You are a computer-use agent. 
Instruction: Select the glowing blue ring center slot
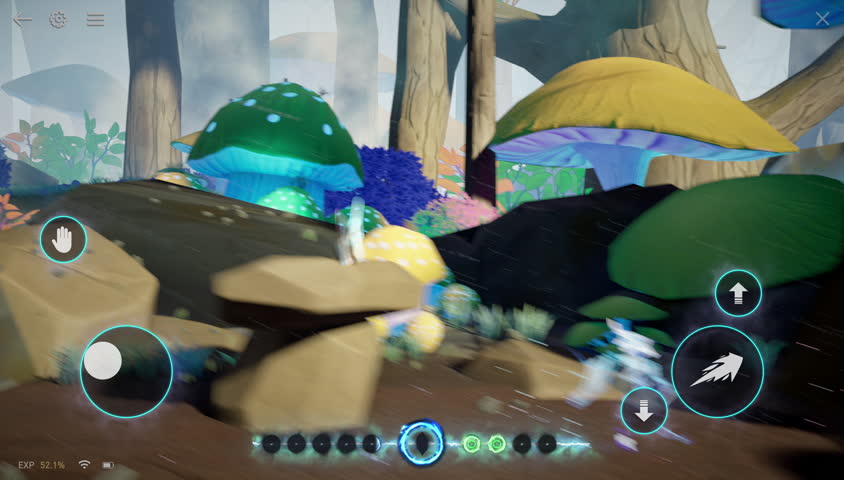pyautogui.click(x=422, y=442)
